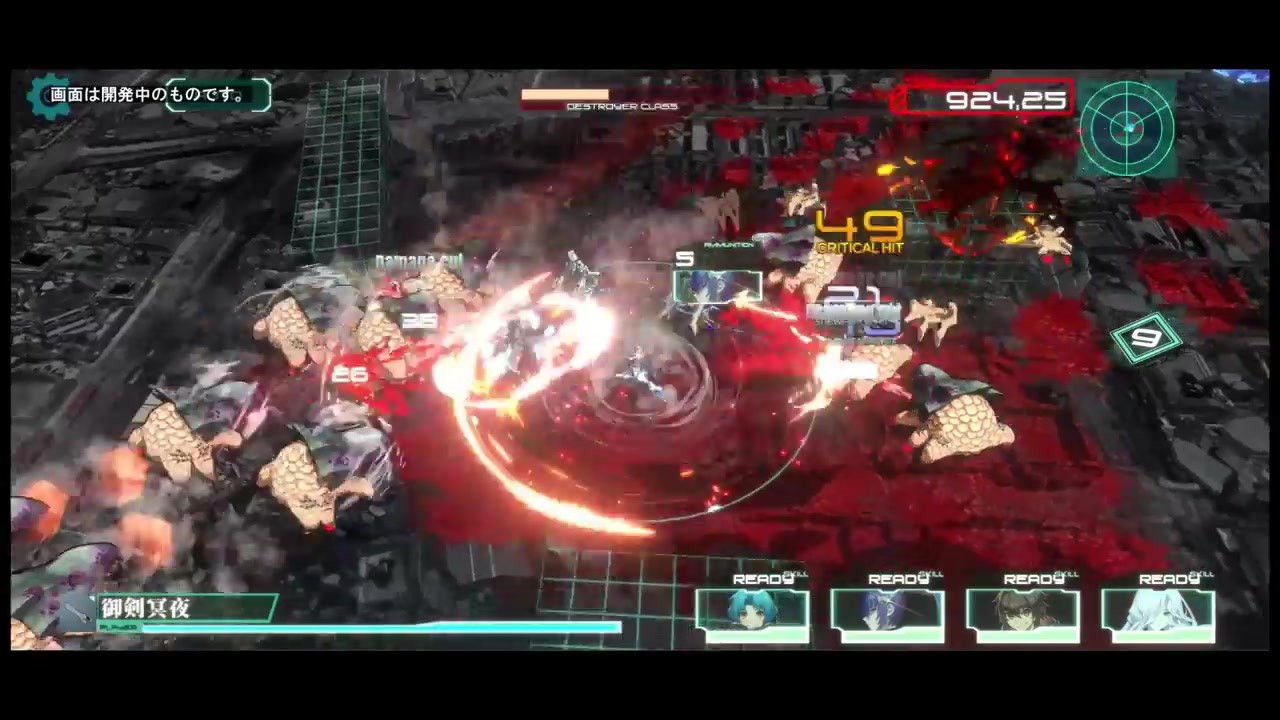Click the enemy marker showing 5
Image resolution: width=1280 pixels, height=720 pixels.
pyautogui.click(x=686, y=259)
